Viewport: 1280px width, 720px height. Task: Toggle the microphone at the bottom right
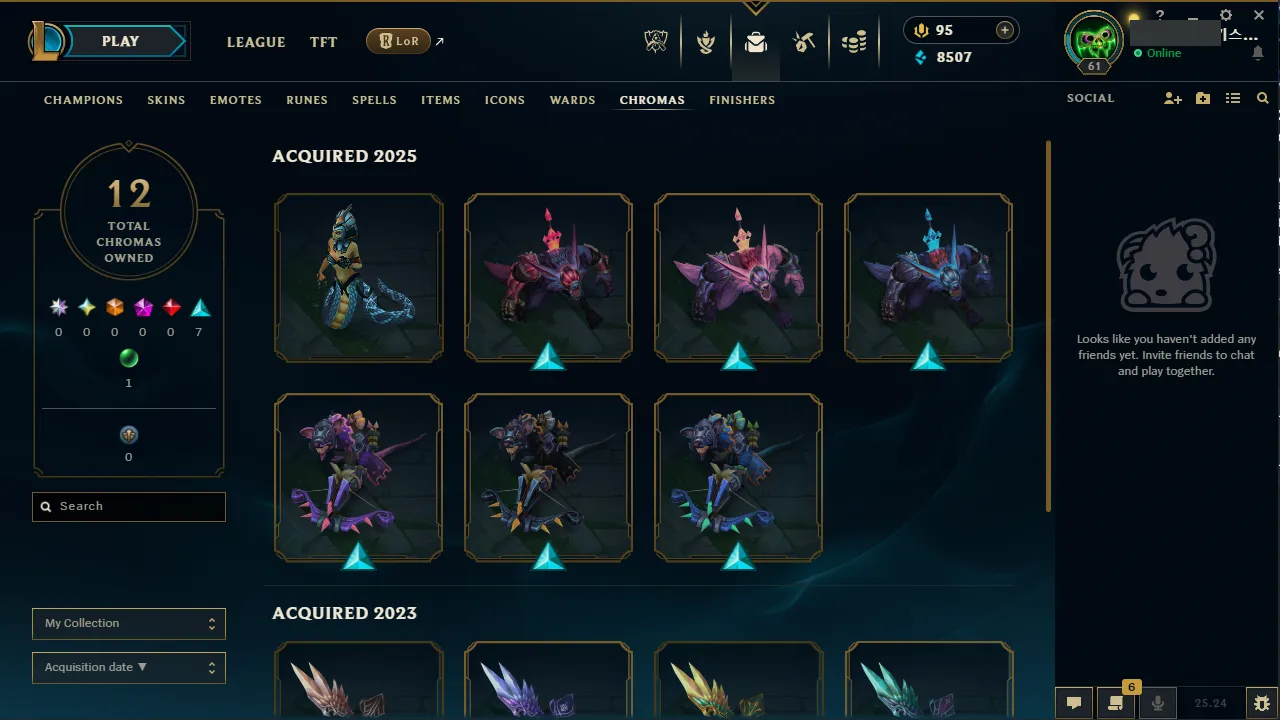[1158, 702]
